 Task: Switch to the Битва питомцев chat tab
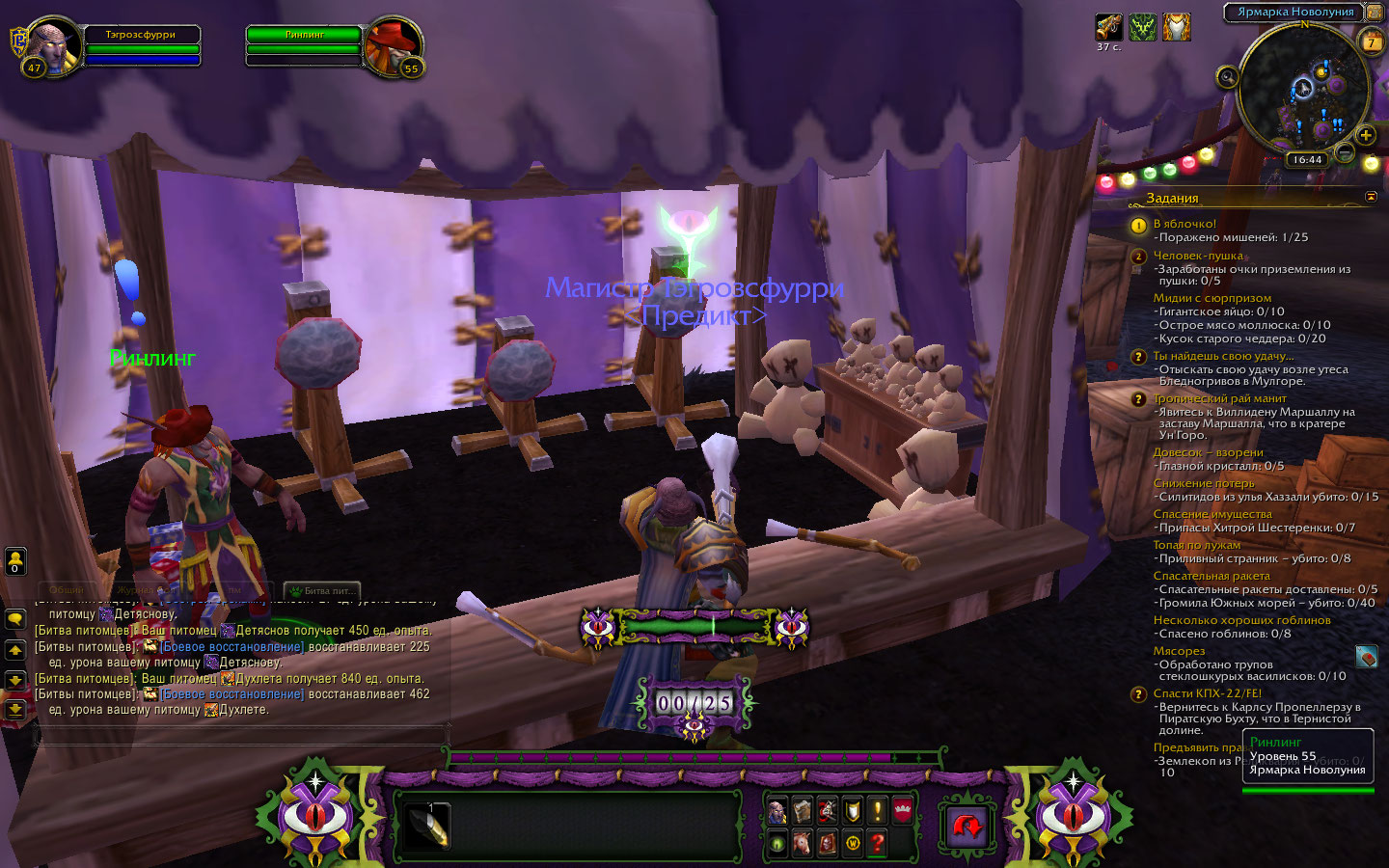(320, 590)
